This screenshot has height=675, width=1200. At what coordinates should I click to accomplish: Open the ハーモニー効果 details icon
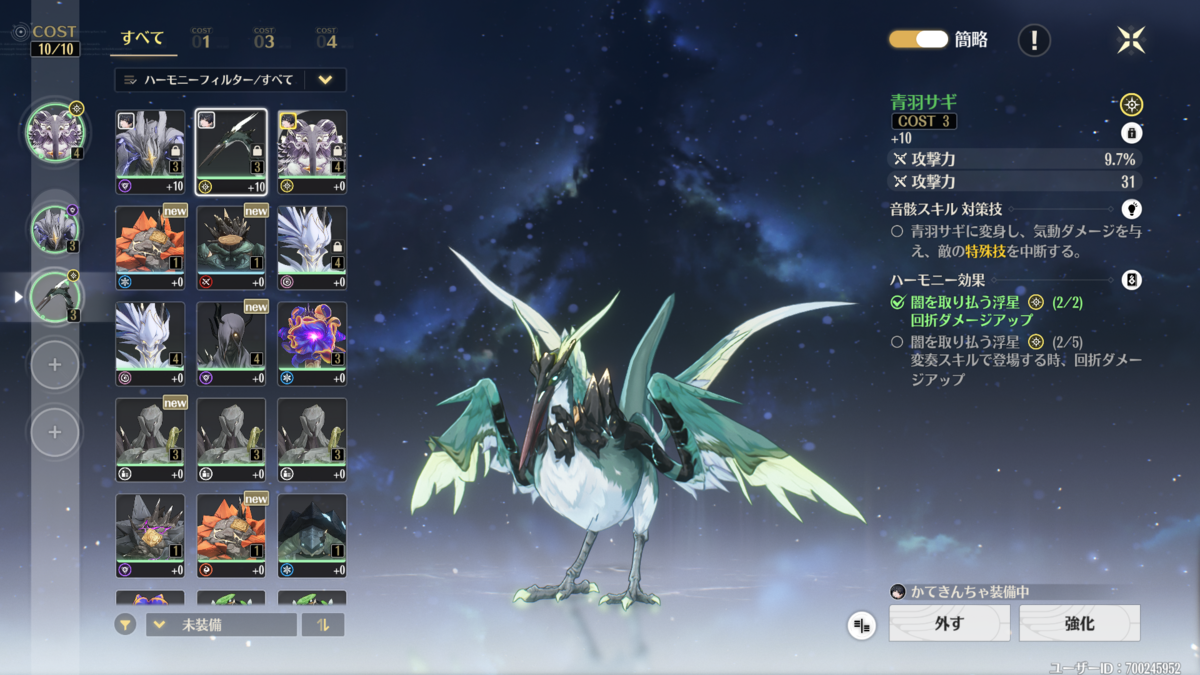coord(1131,280)
